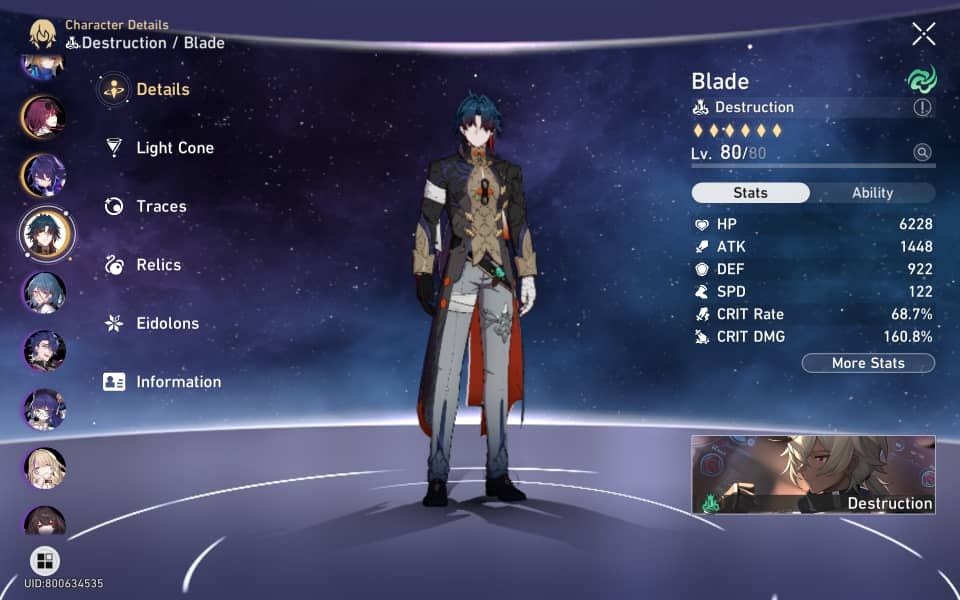The image size is (960, 600).
Task: Select the highlighted Blade portrait in the list
Action: point(45,233)
